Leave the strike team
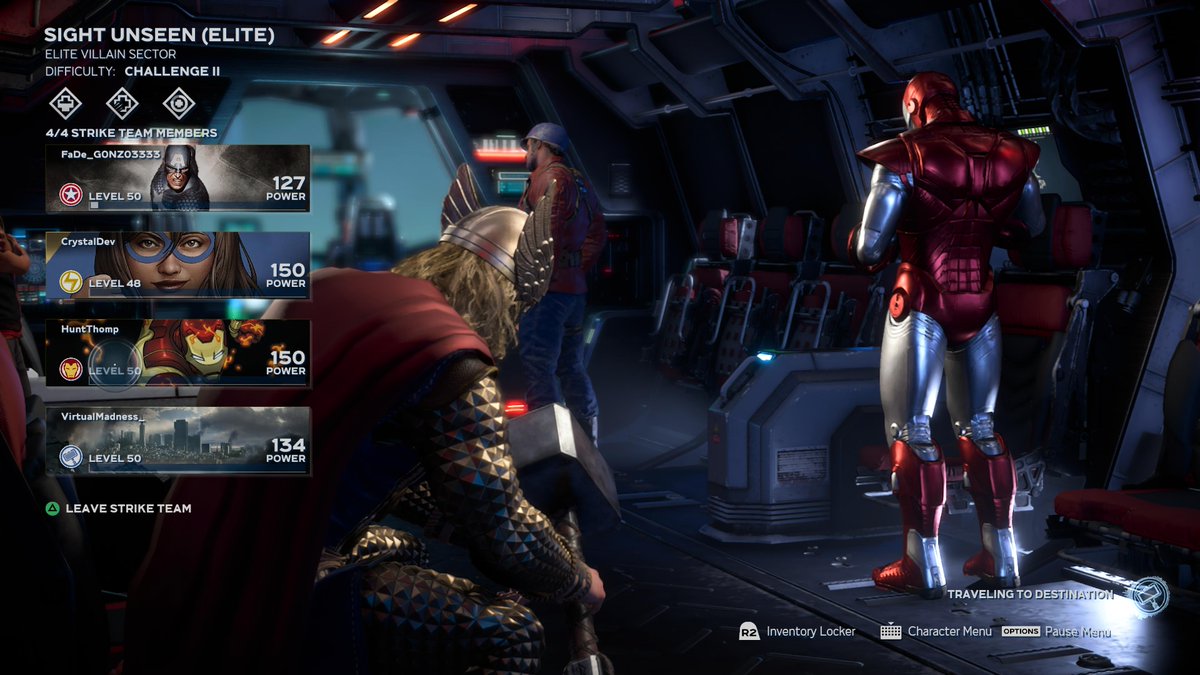The height and width of the screenshot is (675, 1200). tap(118, 508)
